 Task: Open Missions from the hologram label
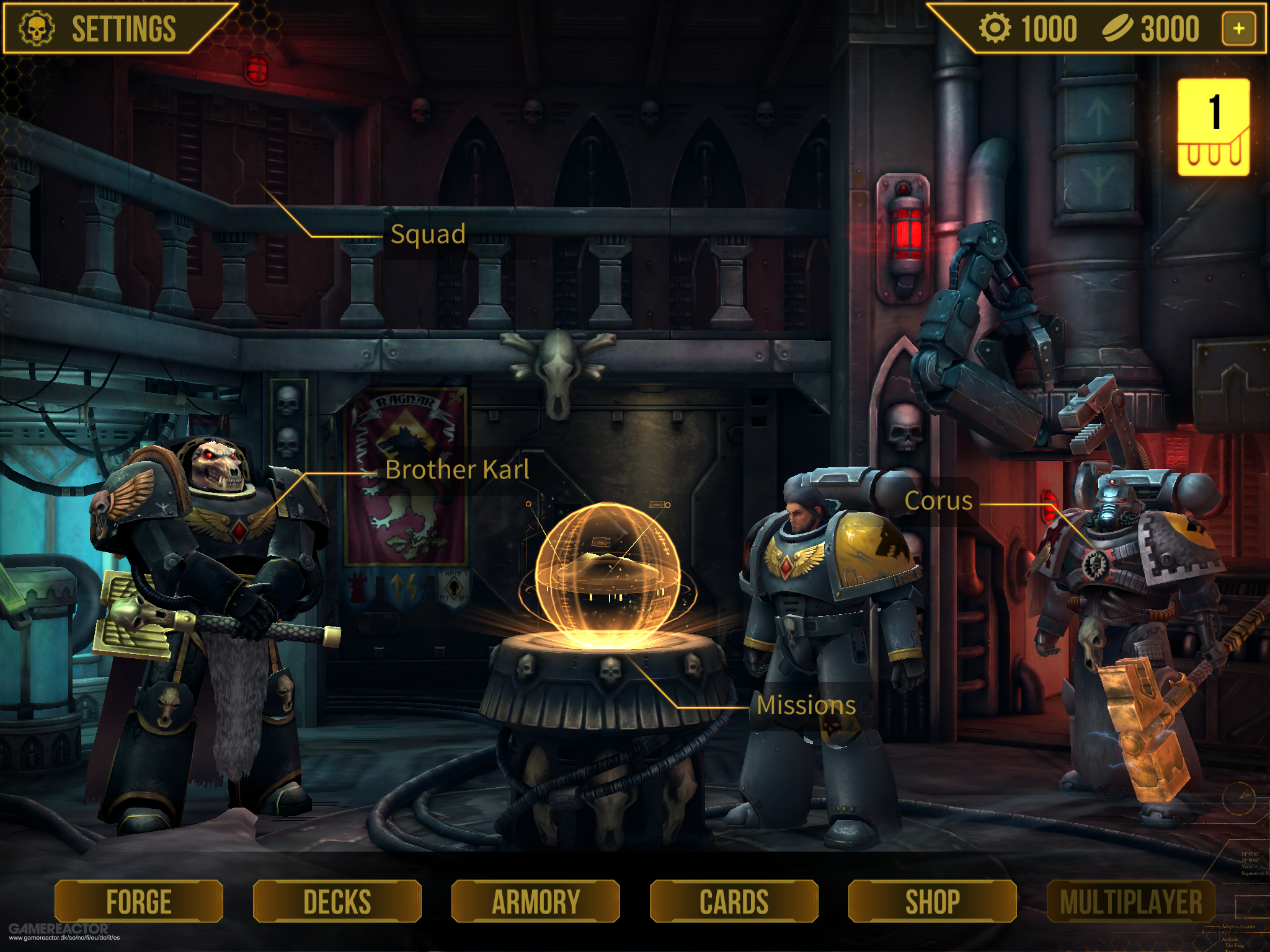coord(806,705)
